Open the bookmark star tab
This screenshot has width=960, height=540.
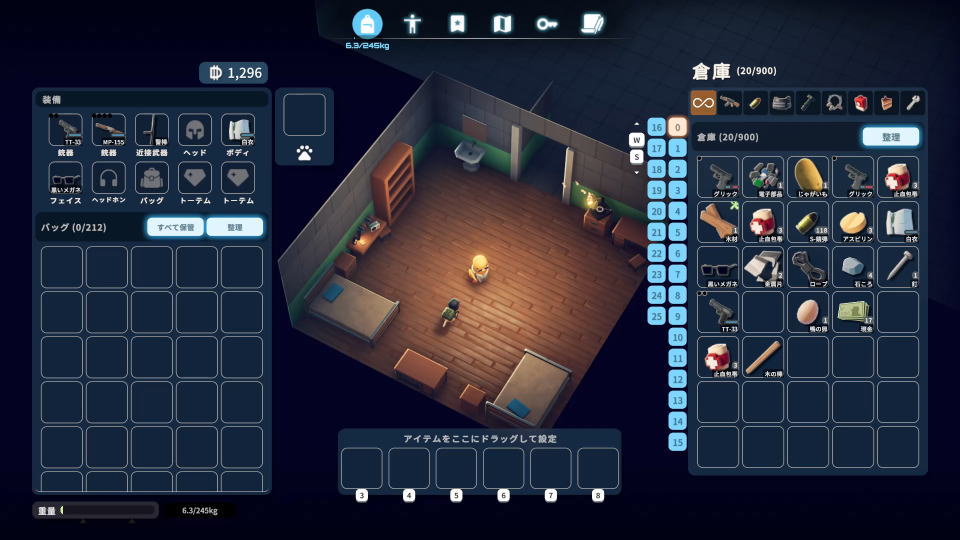pyautogui.click(x=457, y=23)
